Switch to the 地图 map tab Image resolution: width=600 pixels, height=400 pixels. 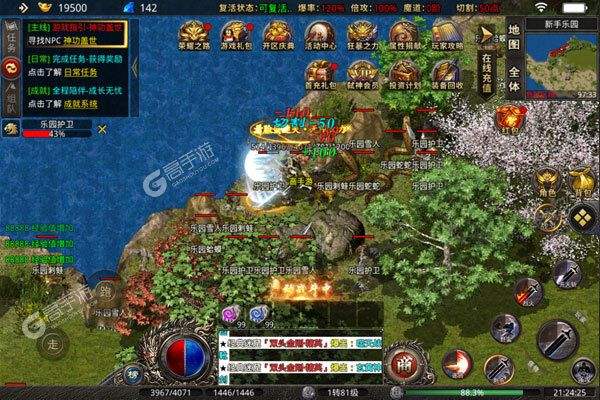[x=513, y=32]
